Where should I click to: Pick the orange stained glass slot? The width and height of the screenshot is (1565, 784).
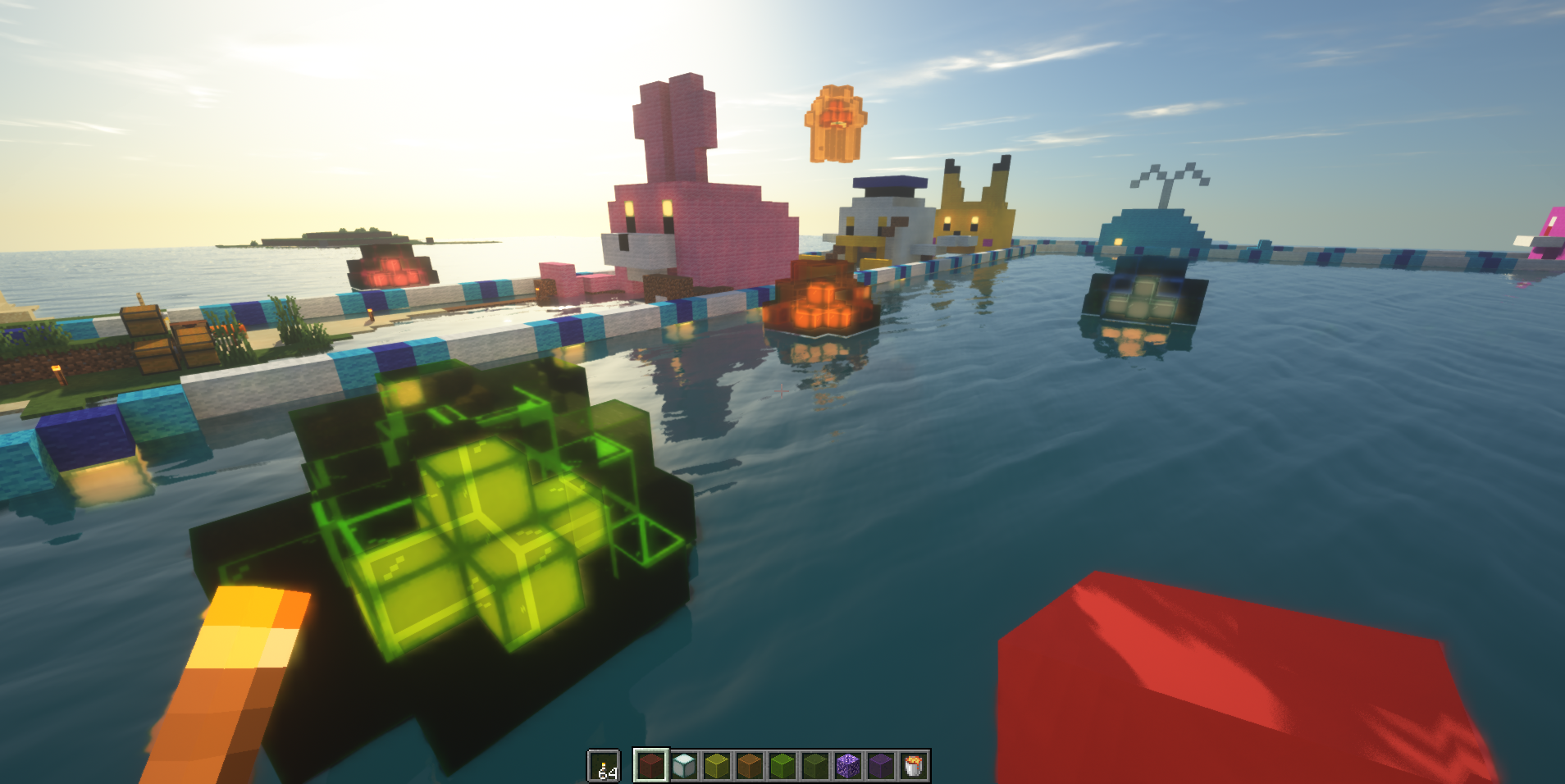(750, 766)
